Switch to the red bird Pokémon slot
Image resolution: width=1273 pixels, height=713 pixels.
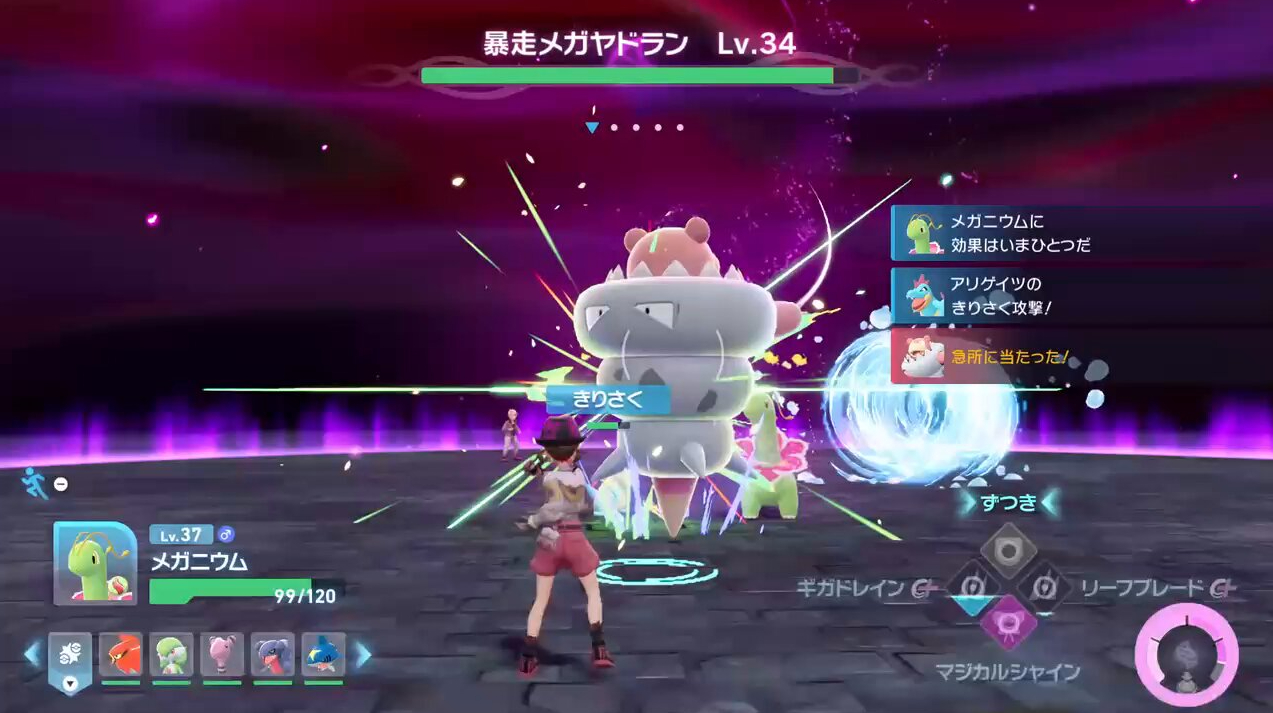(120, 656)
